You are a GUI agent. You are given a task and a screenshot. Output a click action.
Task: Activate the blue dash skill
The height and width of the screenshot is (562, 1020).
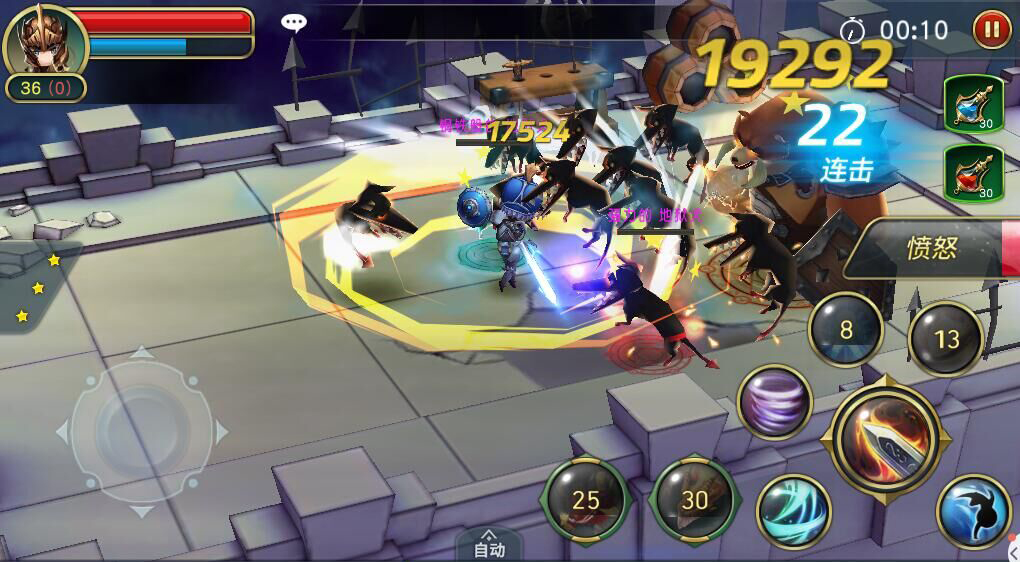(973, 511)
